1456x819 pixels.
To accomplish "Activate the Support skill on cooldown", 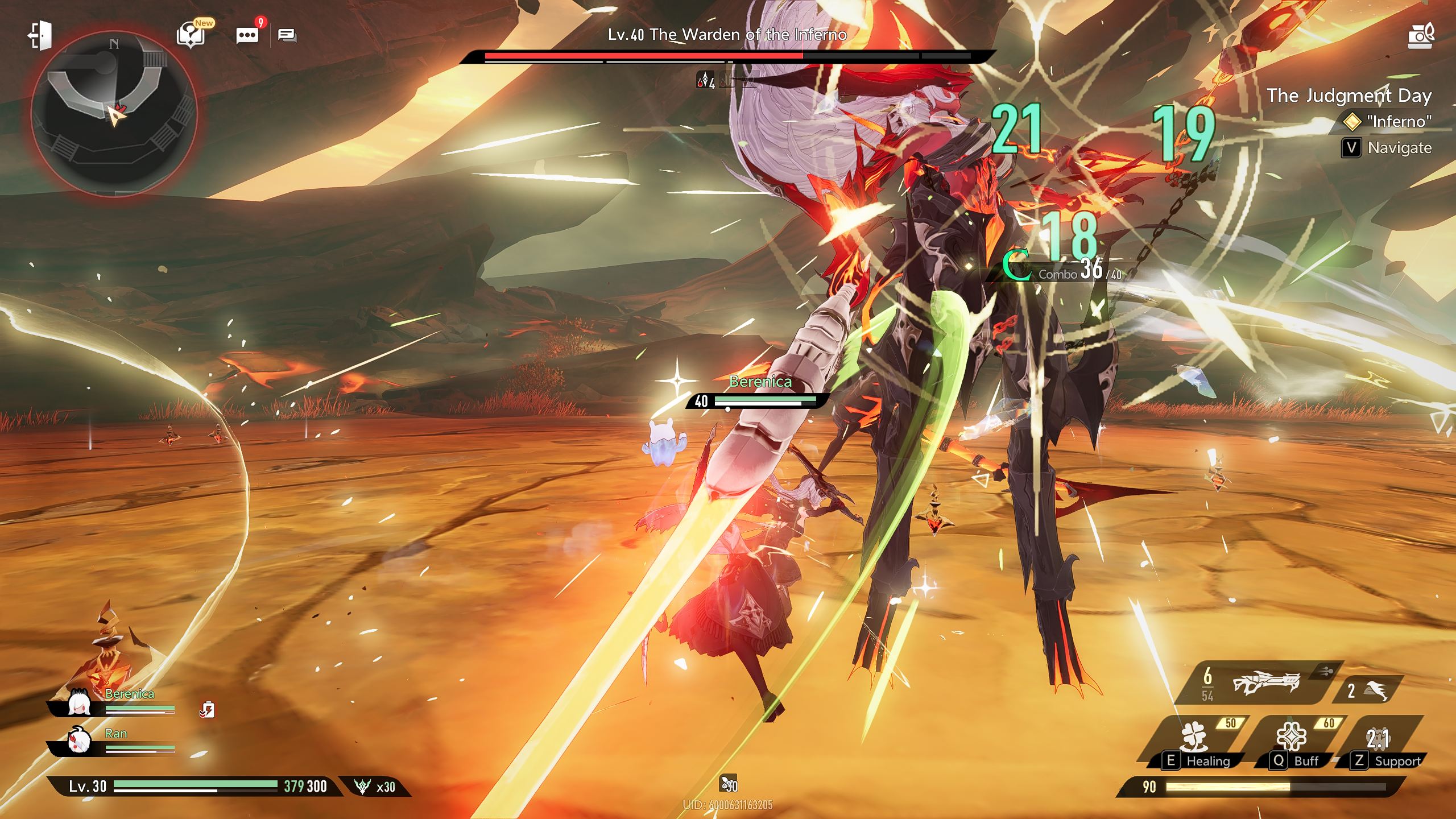I will pyautogui.click(x=1379, y=739).
